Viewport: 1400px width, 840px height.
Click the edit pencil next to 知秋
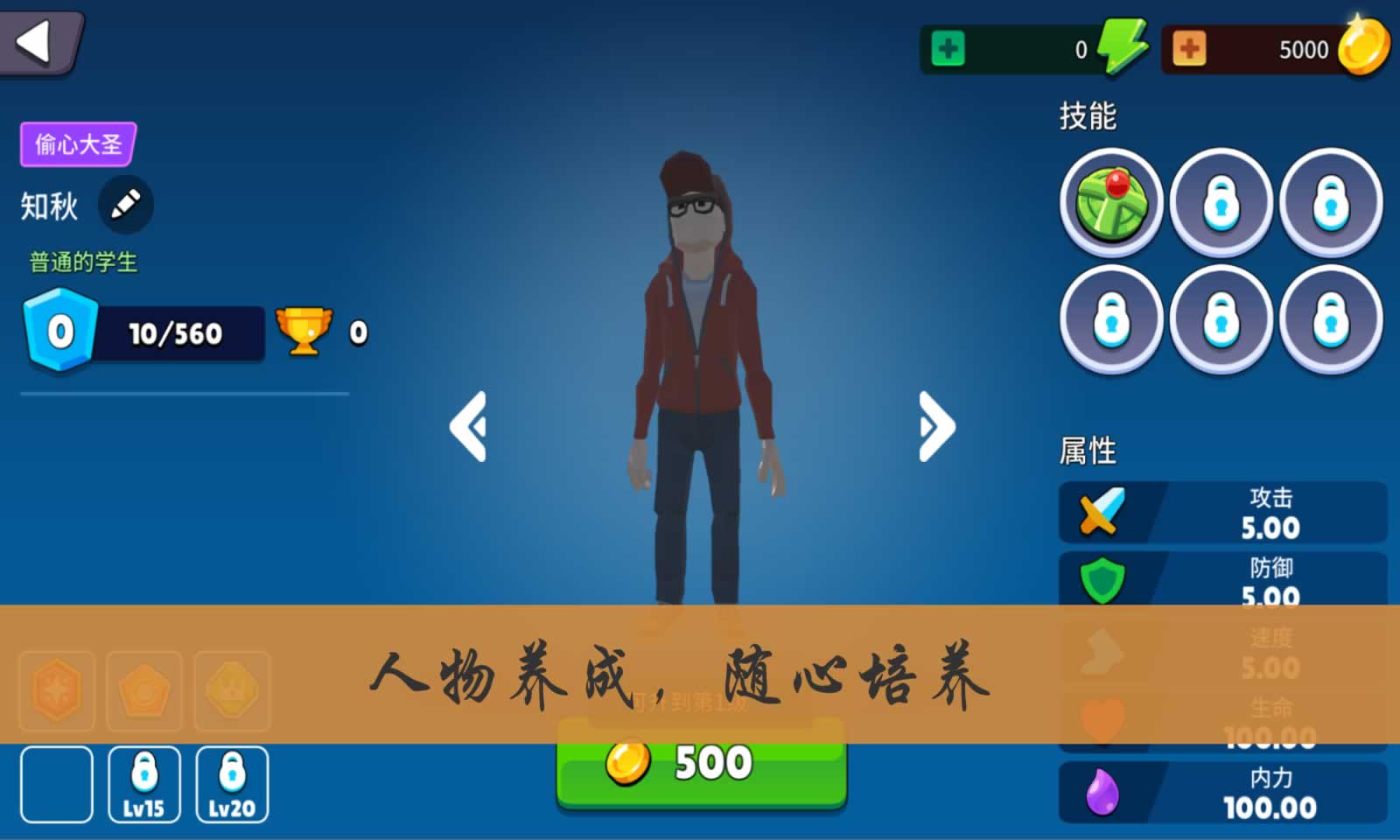click(x=125, y=204)
